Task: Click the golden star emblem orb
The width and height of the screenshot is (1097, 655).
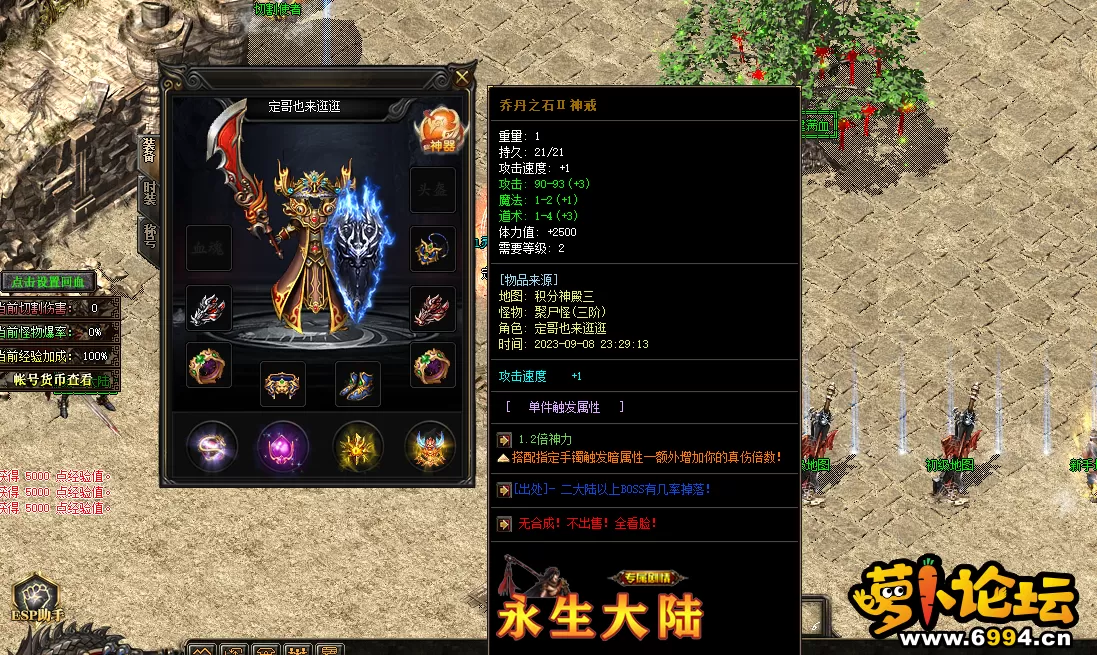Action: 359,446
